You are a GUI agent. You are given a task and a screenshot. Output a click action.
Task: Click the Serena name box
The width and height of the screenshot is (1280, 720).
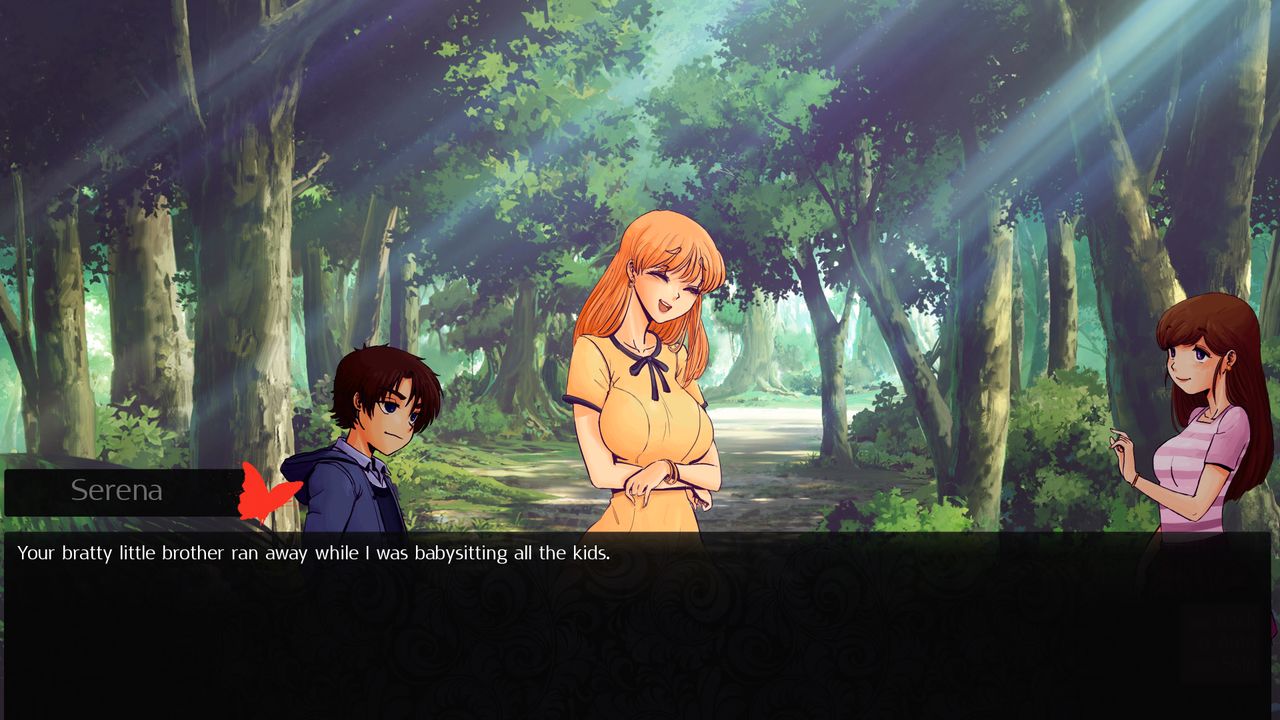coord(117,490)
